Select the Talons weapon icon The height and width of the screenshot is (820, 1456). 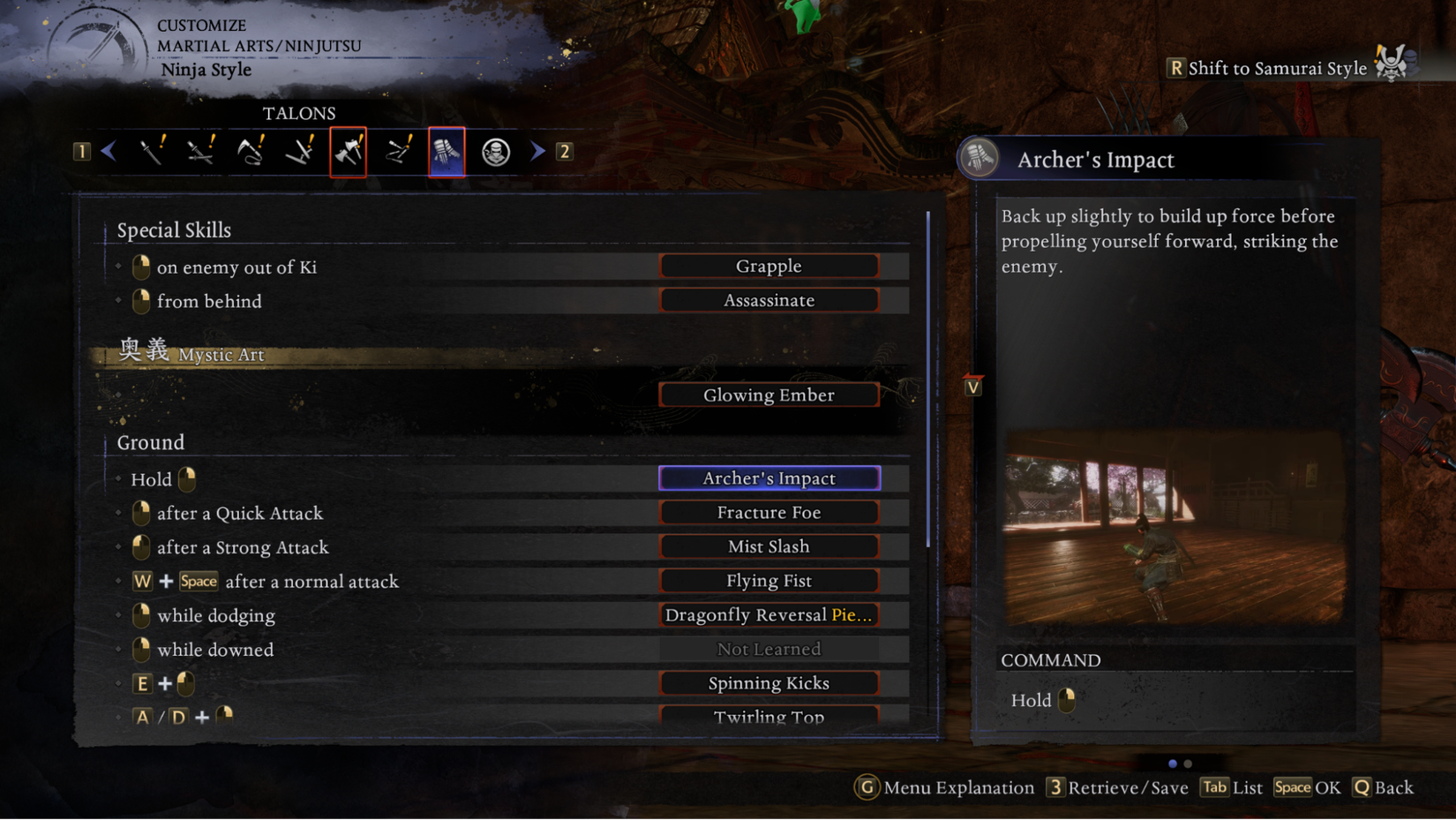click(x=447, y=150)
